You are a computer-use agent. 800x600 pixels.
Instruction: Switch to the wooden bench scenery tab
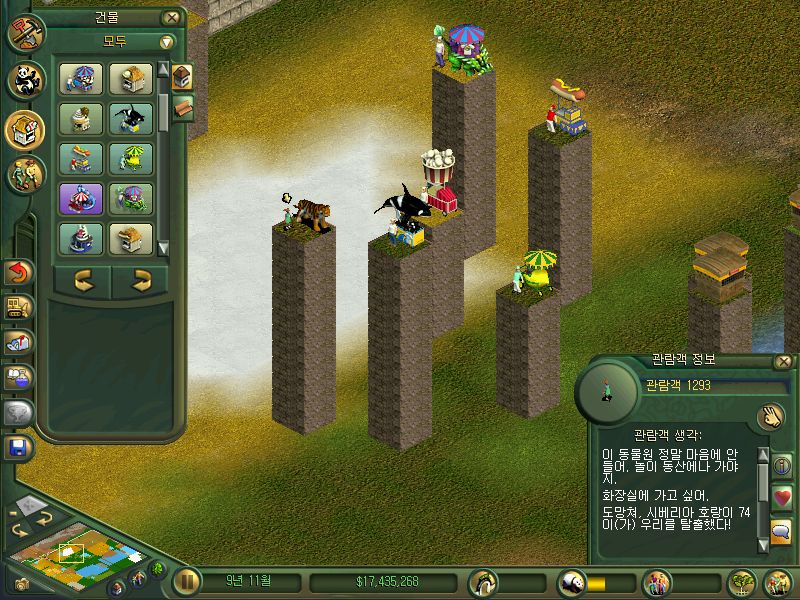183,107
